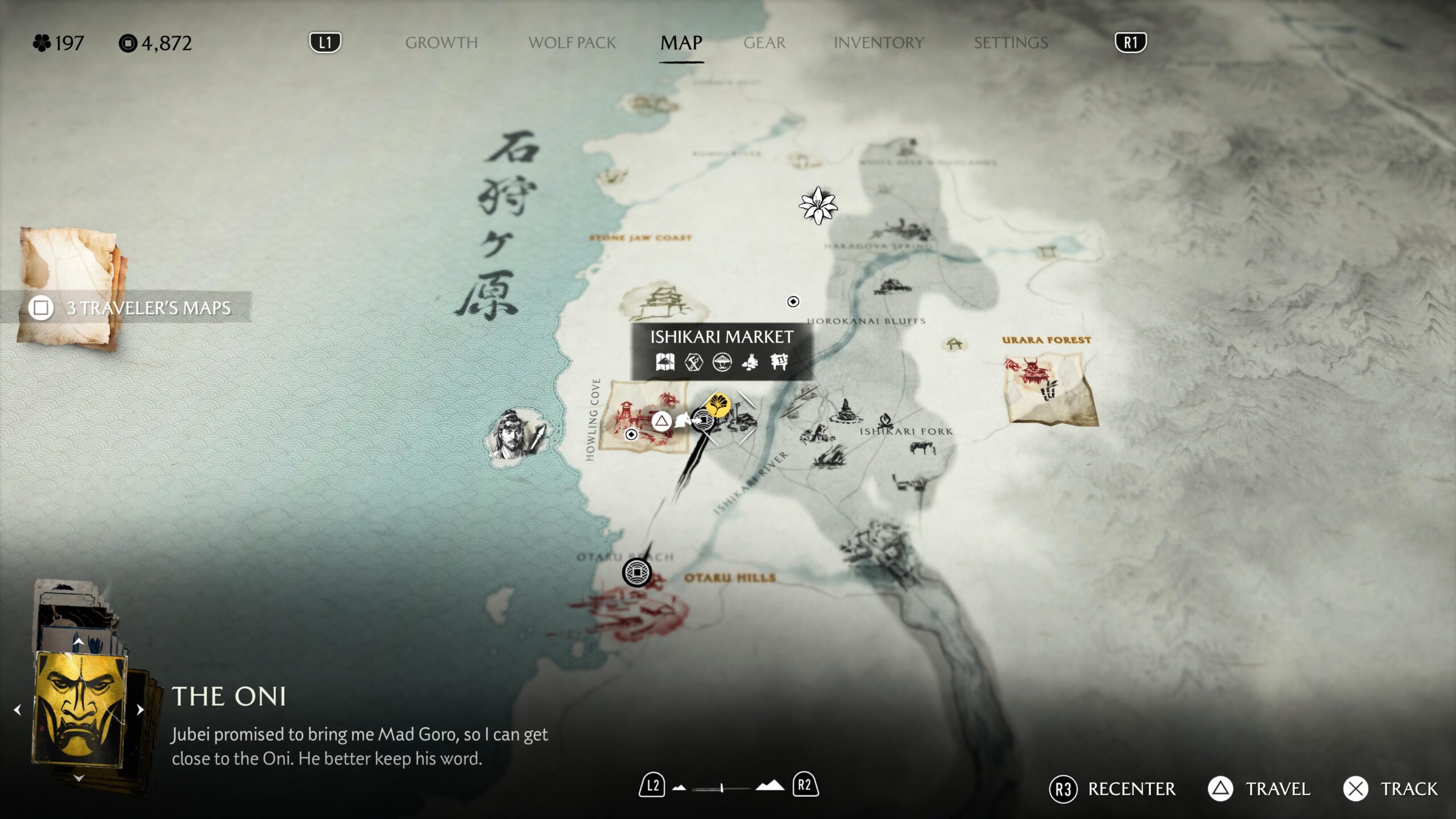Image resolution: width=1456 pixels, height=819 pixels.
Task: Select the castle landmark above Ishikari Market
Action: 663,303
